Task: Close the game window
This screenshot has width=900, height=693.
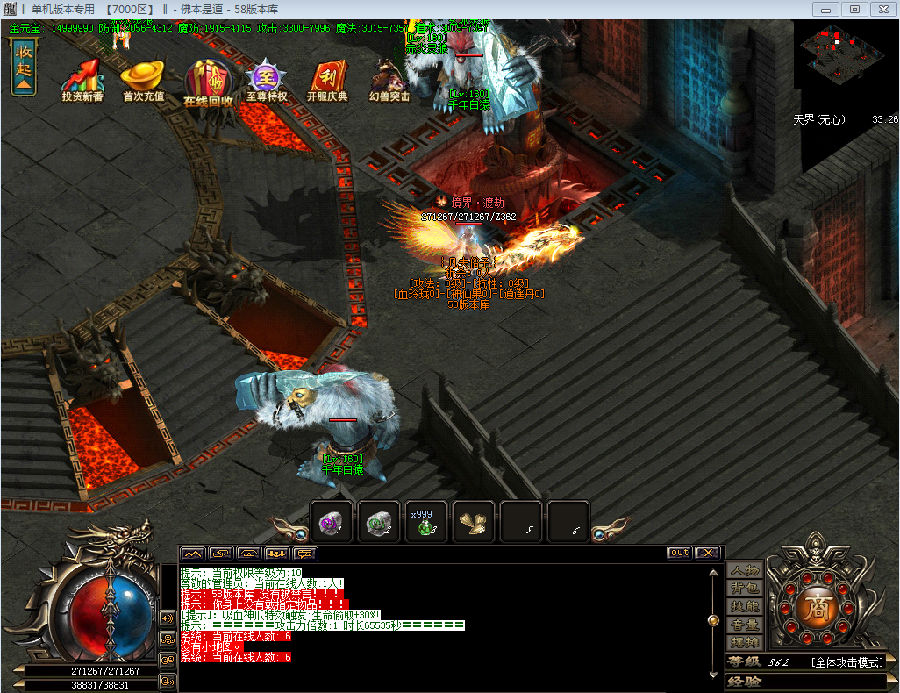Action: tap(881, 8)
